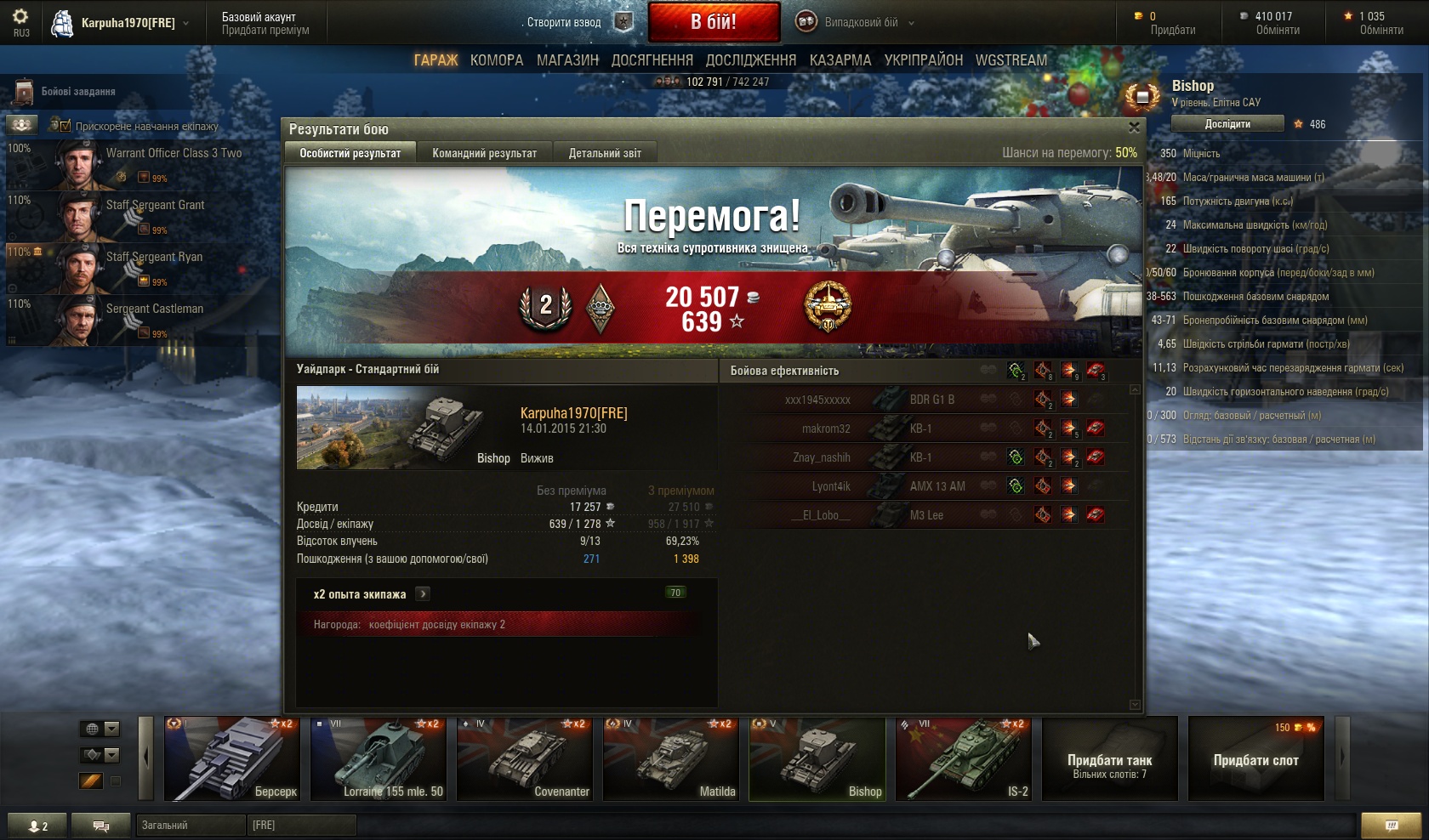Click the Дослідити research button
Image resolution: width=1429 pixels, height=840 pixels.
pos(1227,124)
